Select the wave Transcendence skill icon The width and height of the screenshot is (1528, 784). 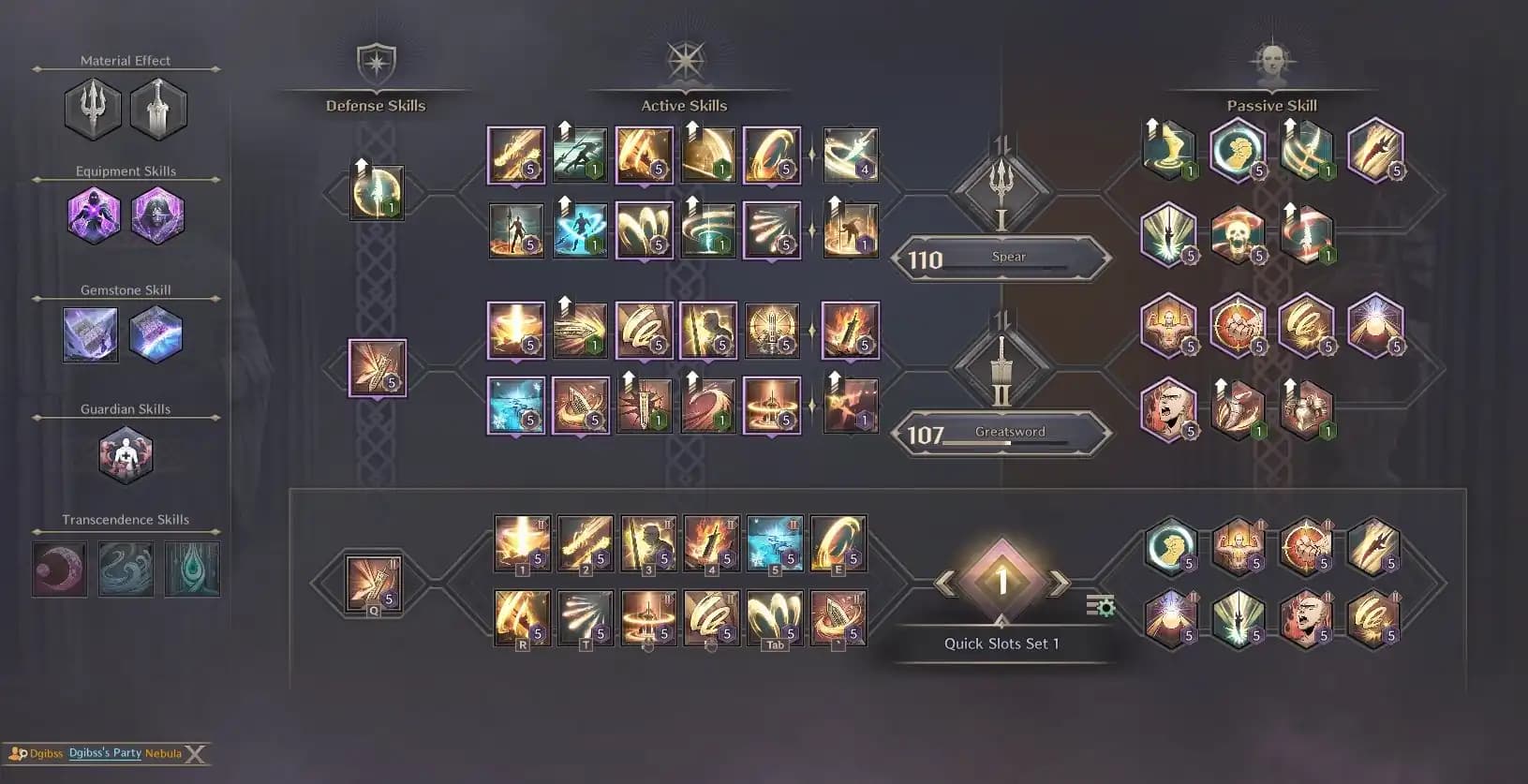(126, 569)
